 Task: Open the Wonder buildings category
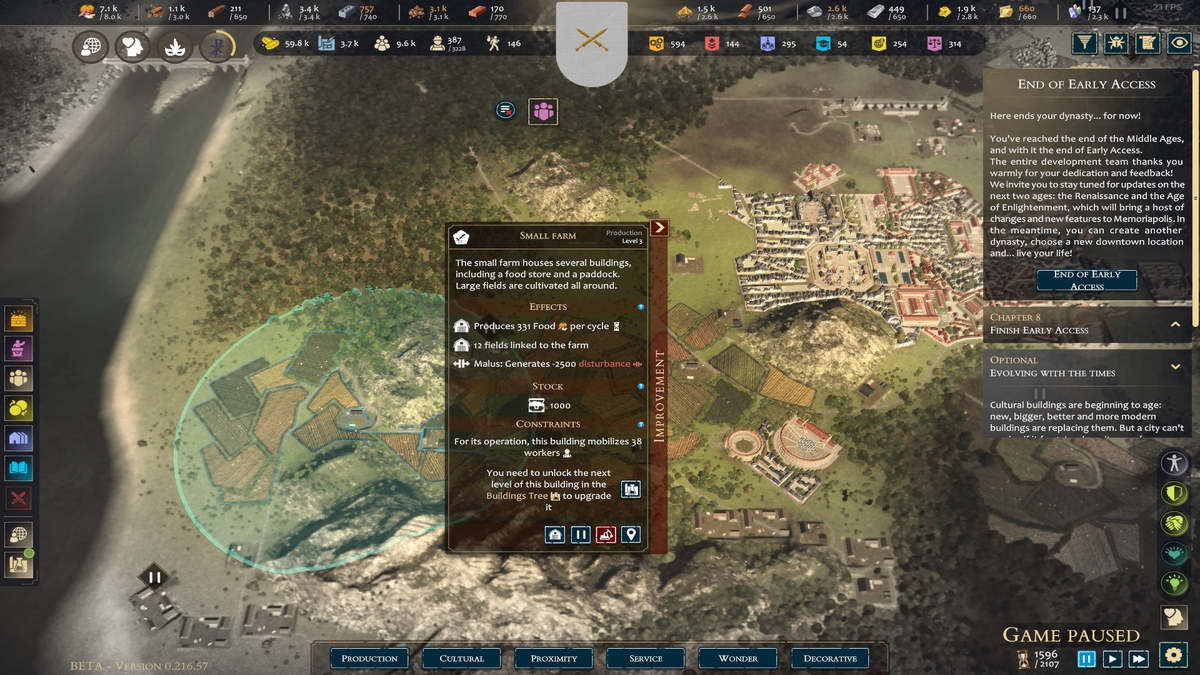coord(738,658)
